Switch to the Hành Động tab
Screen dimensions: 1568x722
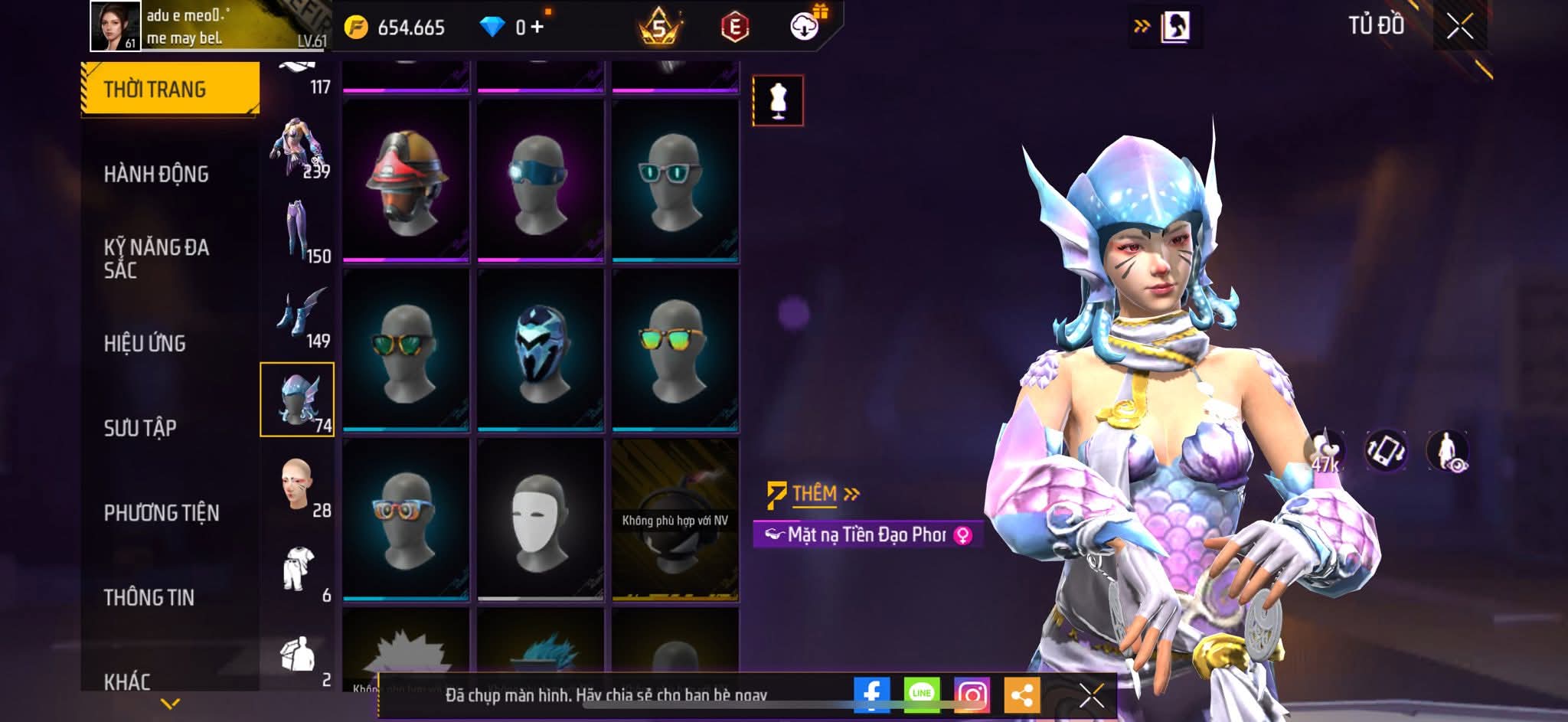pos(156,174)
